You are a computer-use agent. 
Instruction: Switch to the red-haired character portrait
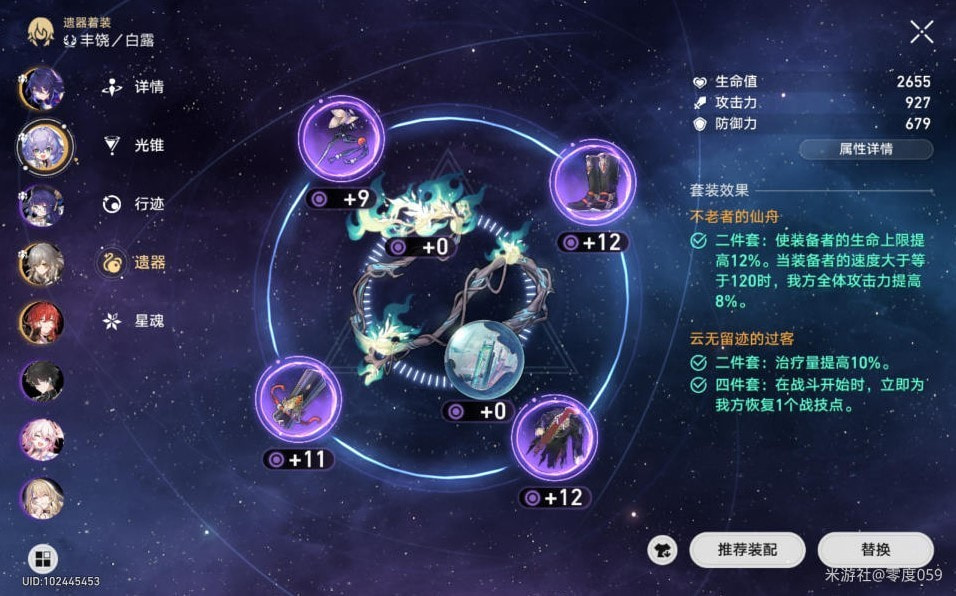click(42, 322)
